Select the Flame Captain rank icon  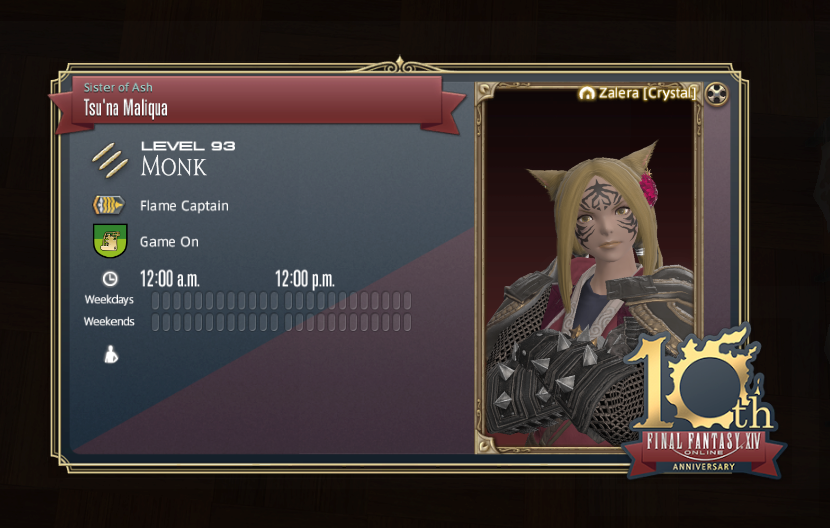[x=108, y=206]
